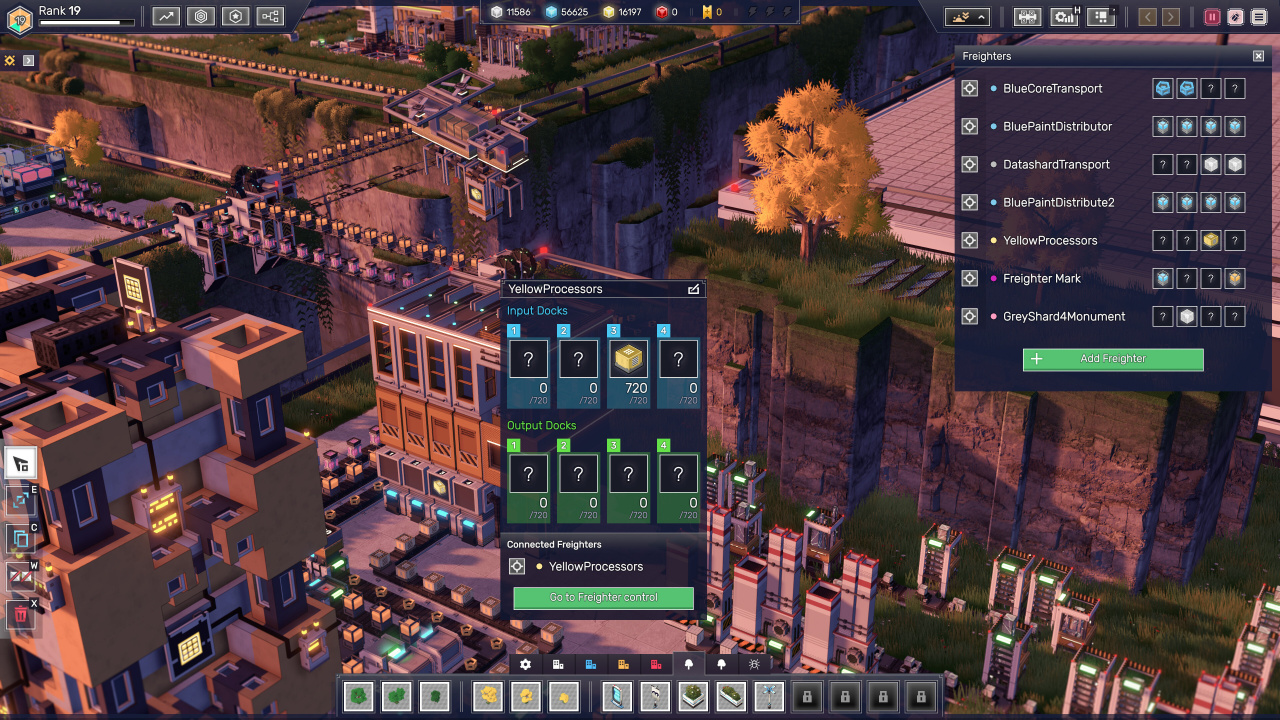1280x720 pixels.
Task: Open the statistics graph button
Action: tap(166, 16)
